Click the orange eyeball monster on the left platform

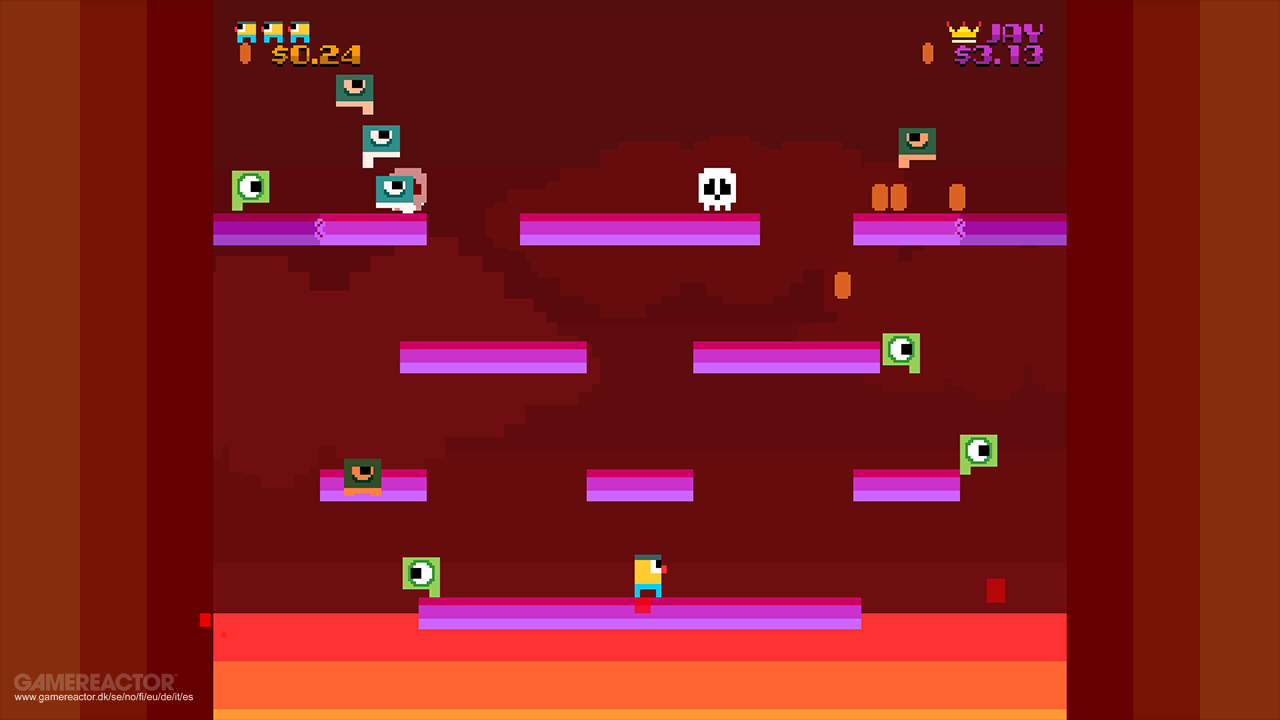(x=362, y=475)
